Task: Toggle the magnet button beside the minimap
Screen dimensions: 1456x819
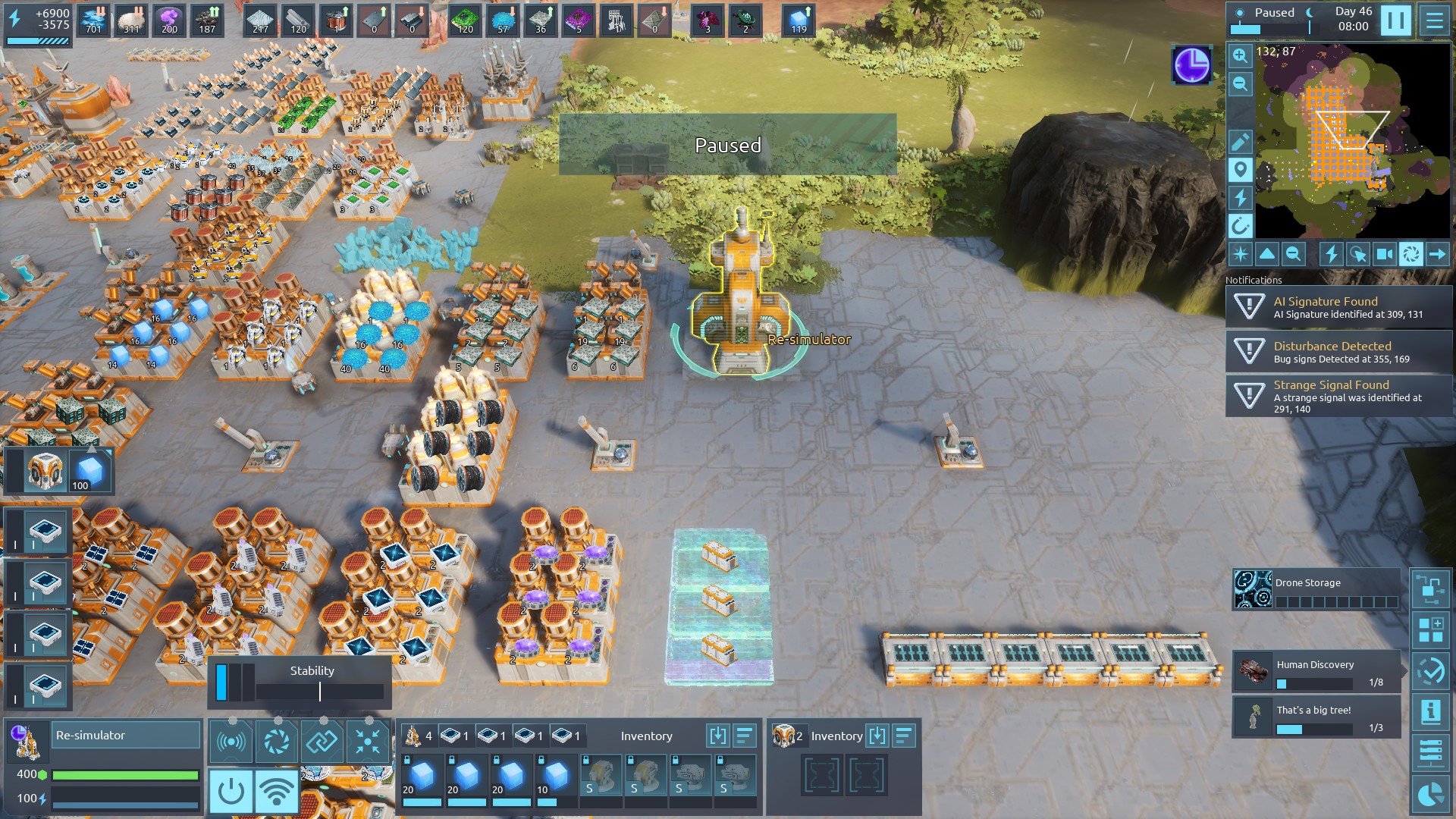Action: coord(1240,226)
